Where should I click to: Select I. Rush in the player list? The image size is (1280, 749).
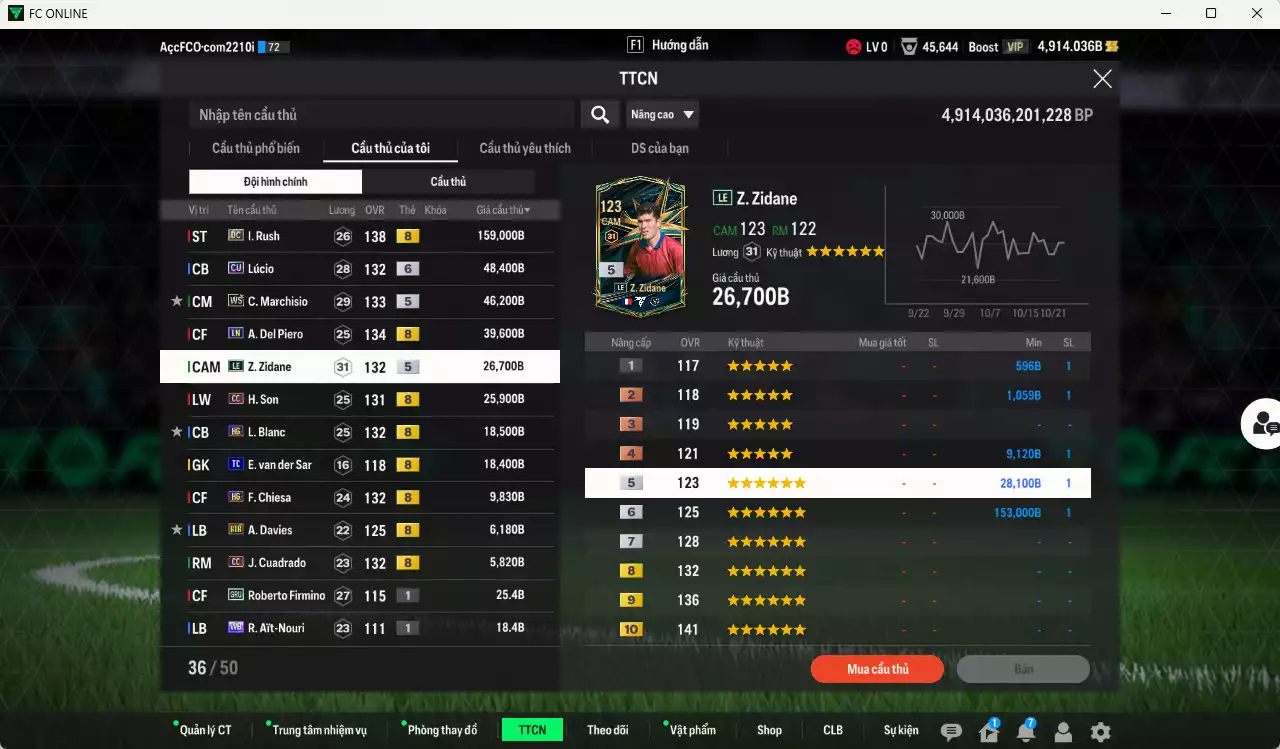click(360, 236)
